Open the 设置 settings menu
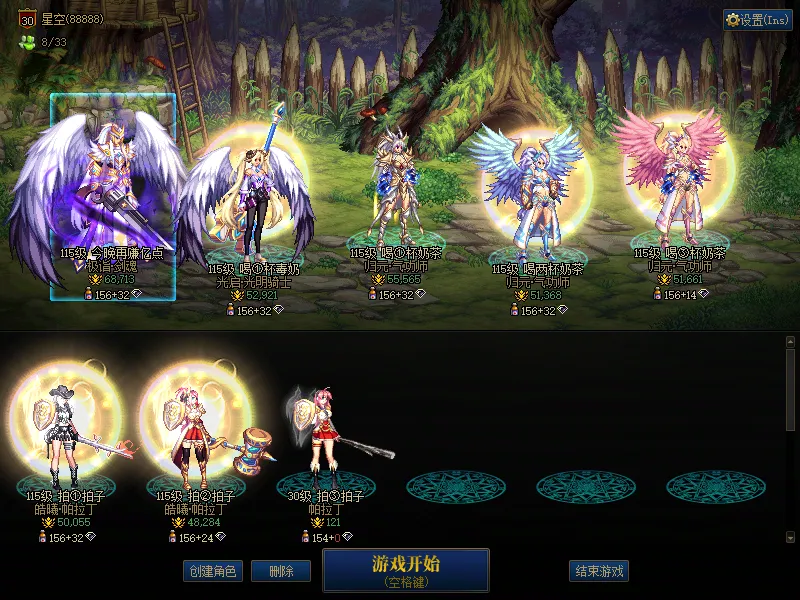 758,20
